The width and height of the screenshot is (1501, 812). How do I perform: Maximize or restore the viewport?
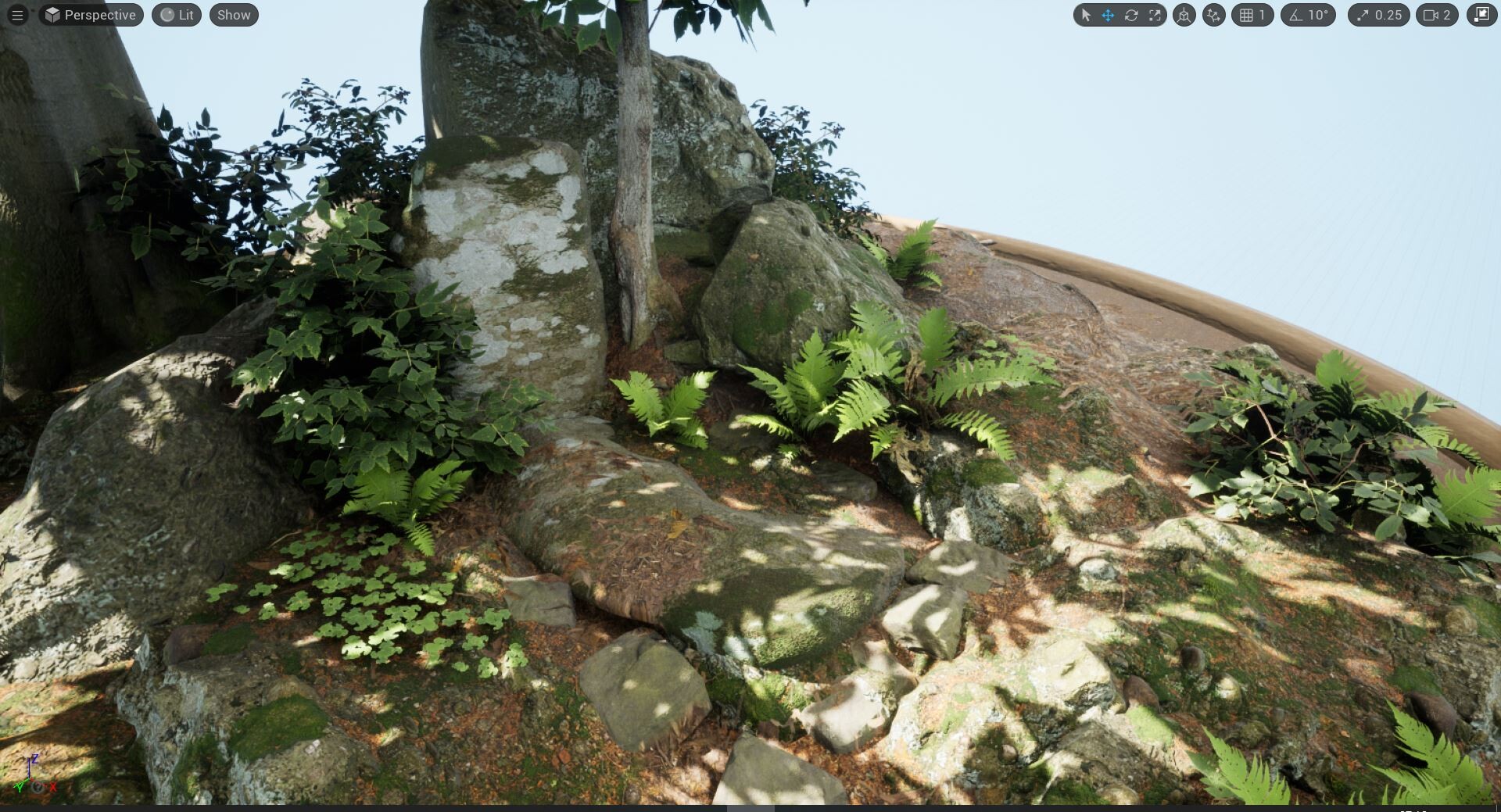[x=1481, y=15]
